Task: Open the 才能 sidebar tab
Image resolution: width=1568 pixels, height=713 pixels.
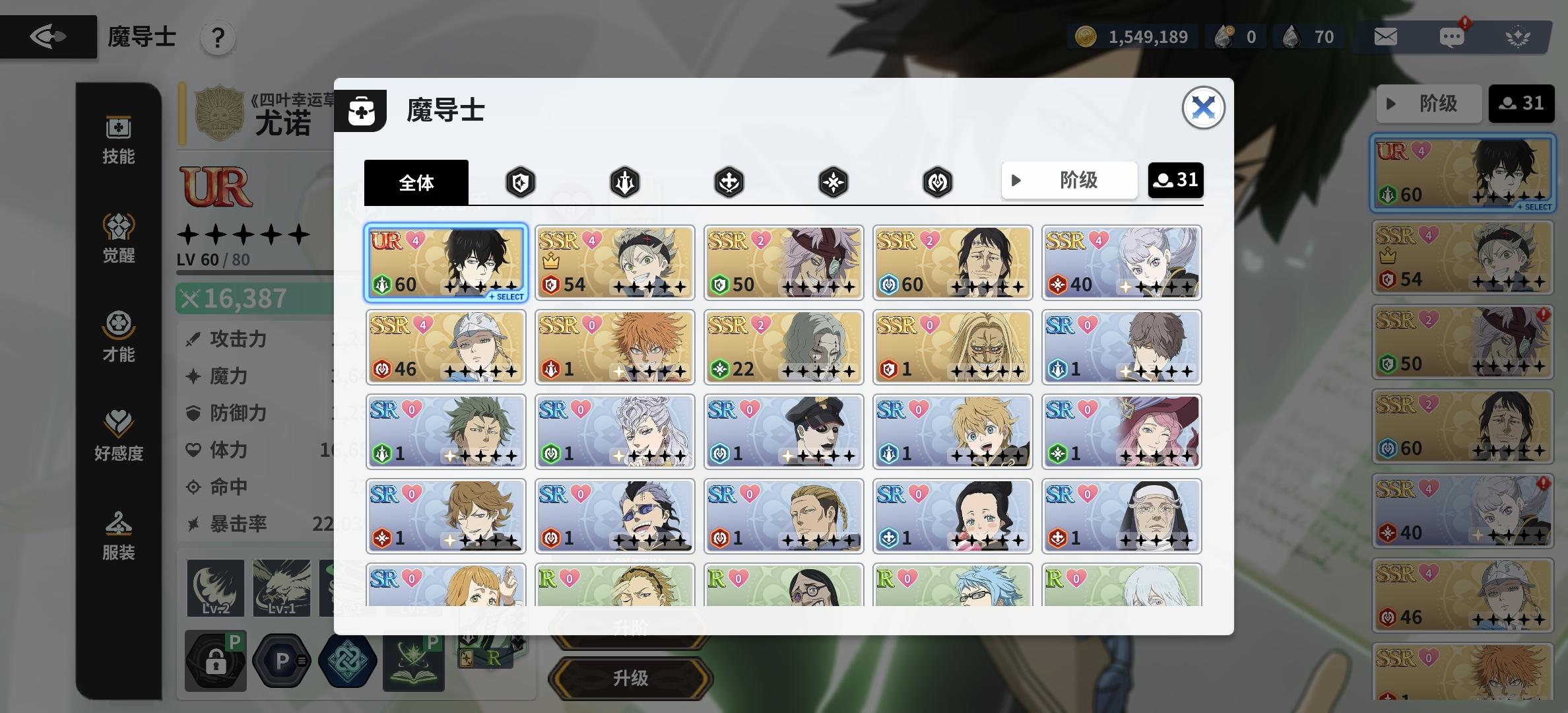Action: (x=119, y=337)
